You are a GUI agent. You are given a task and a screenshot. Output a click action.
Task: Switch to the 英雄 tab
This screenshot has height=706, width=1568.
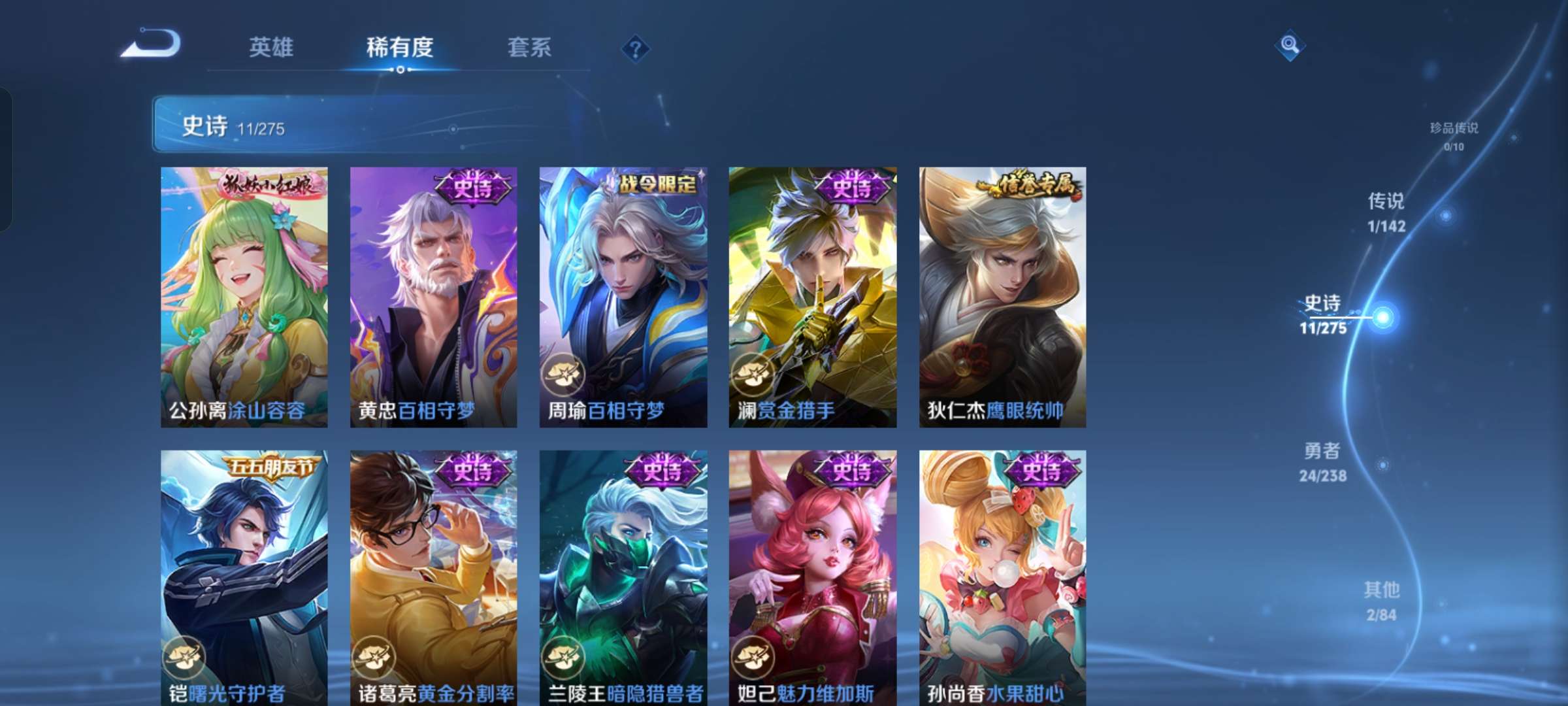pyautogui.click(x=272, y=48)
